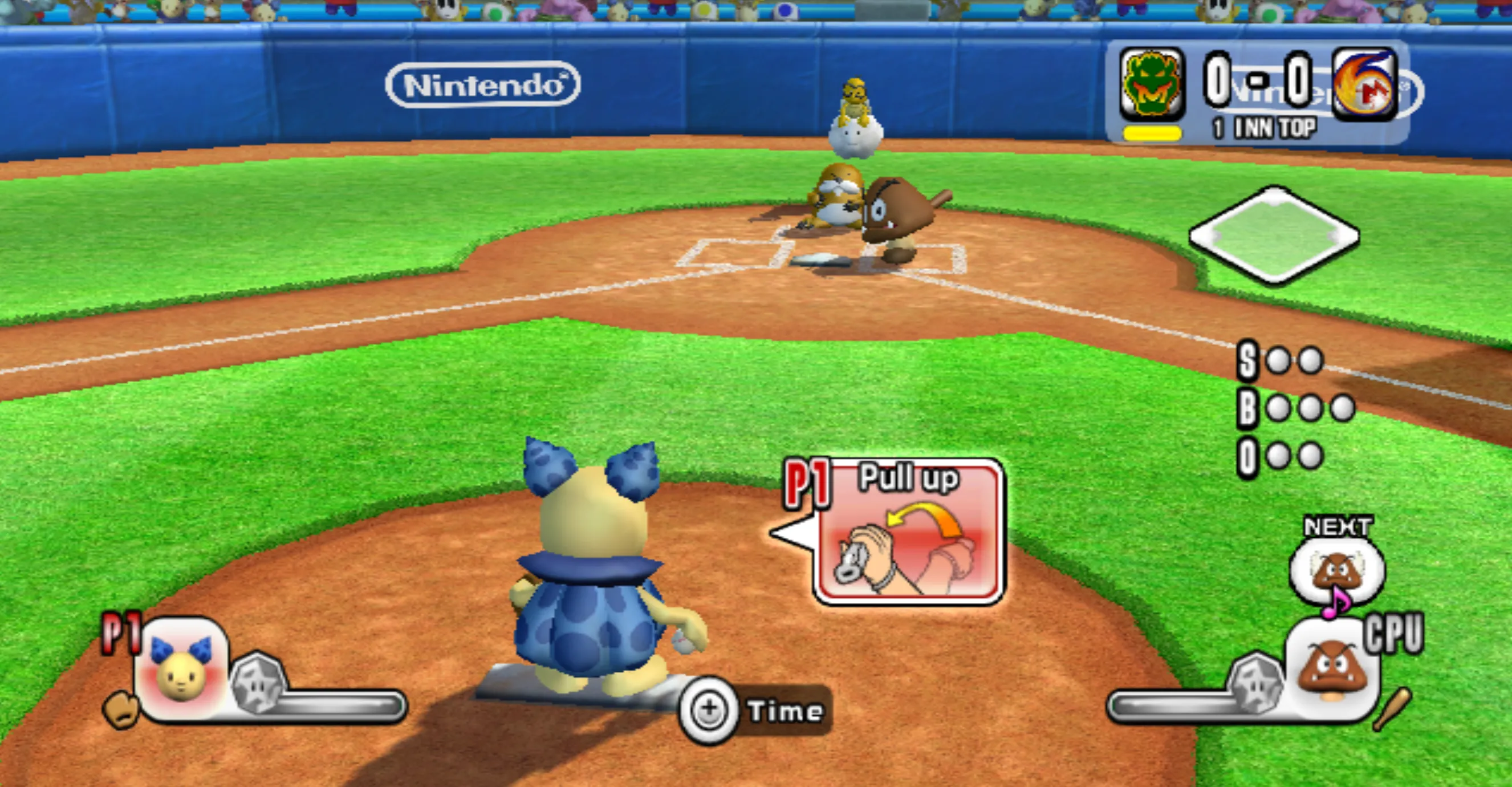Click the Pull up pitching prompt panel
Viewport: 1512px width, 787px height.
pyautogui.click(x=909, y=532)
